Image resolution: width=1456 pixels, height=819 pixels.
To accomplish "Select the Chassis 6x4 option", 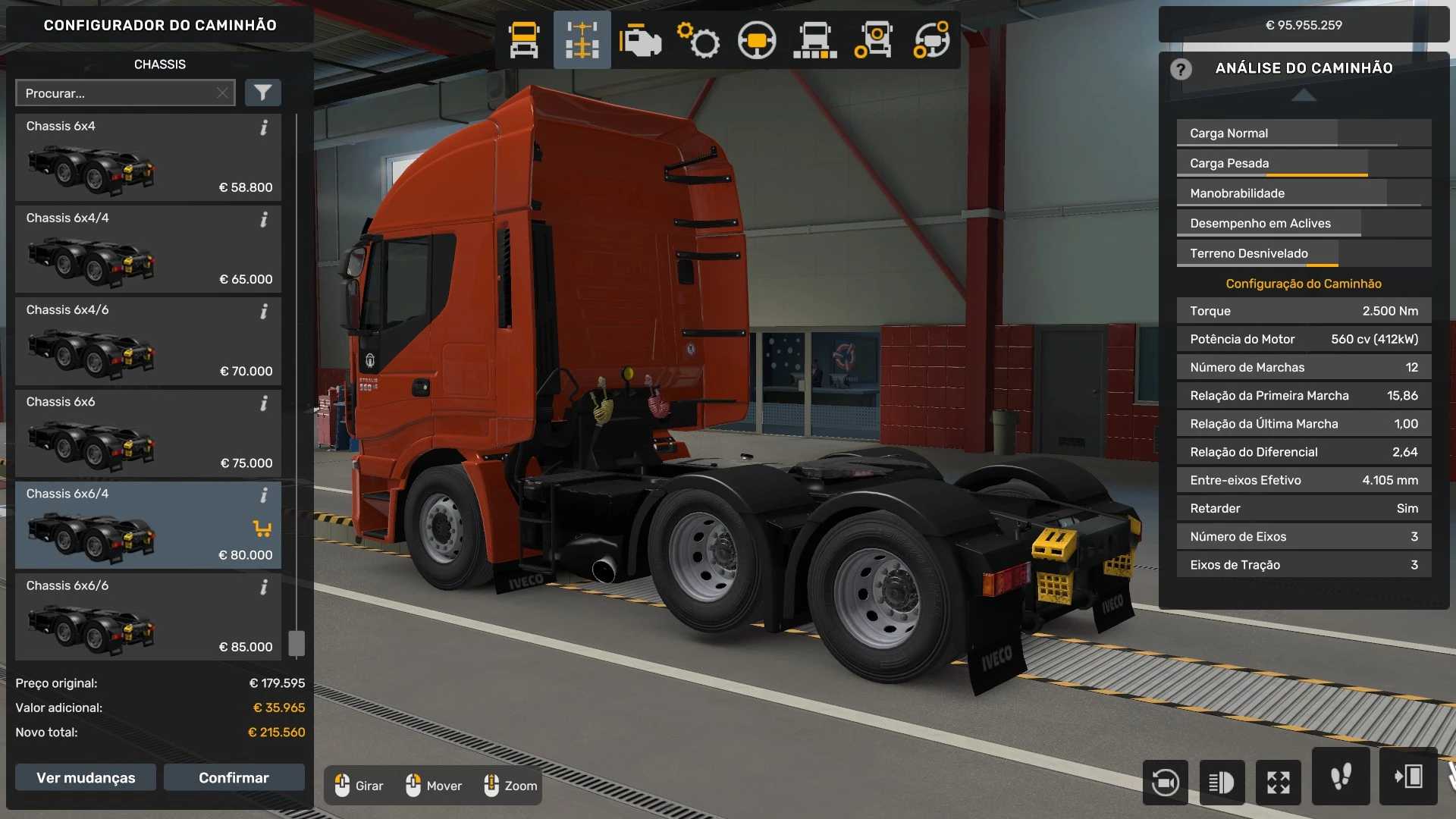I will coord(148,157).
